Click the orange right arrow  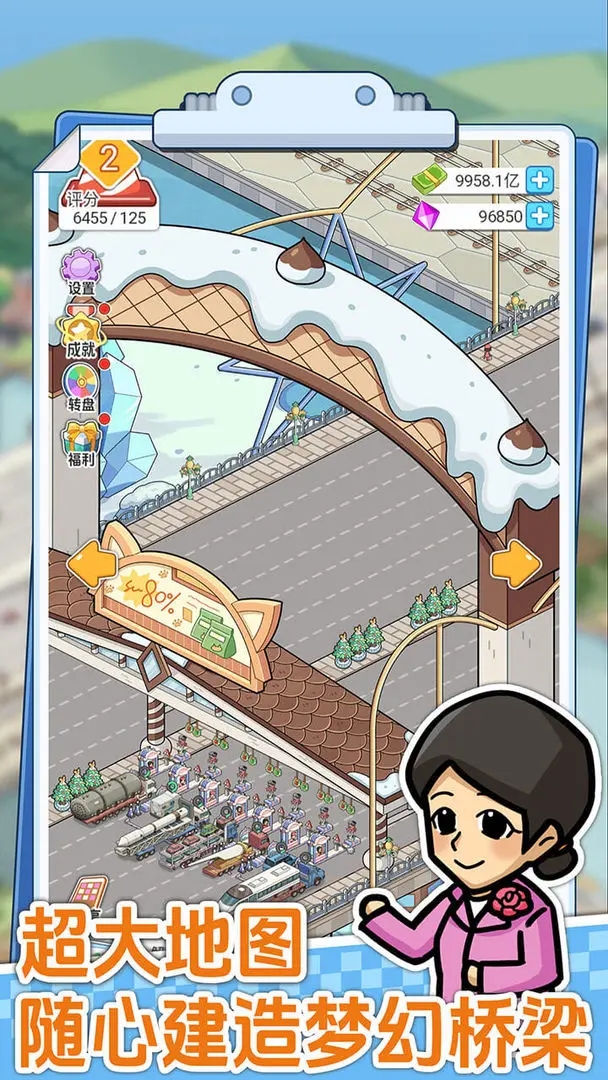point(516,566)
